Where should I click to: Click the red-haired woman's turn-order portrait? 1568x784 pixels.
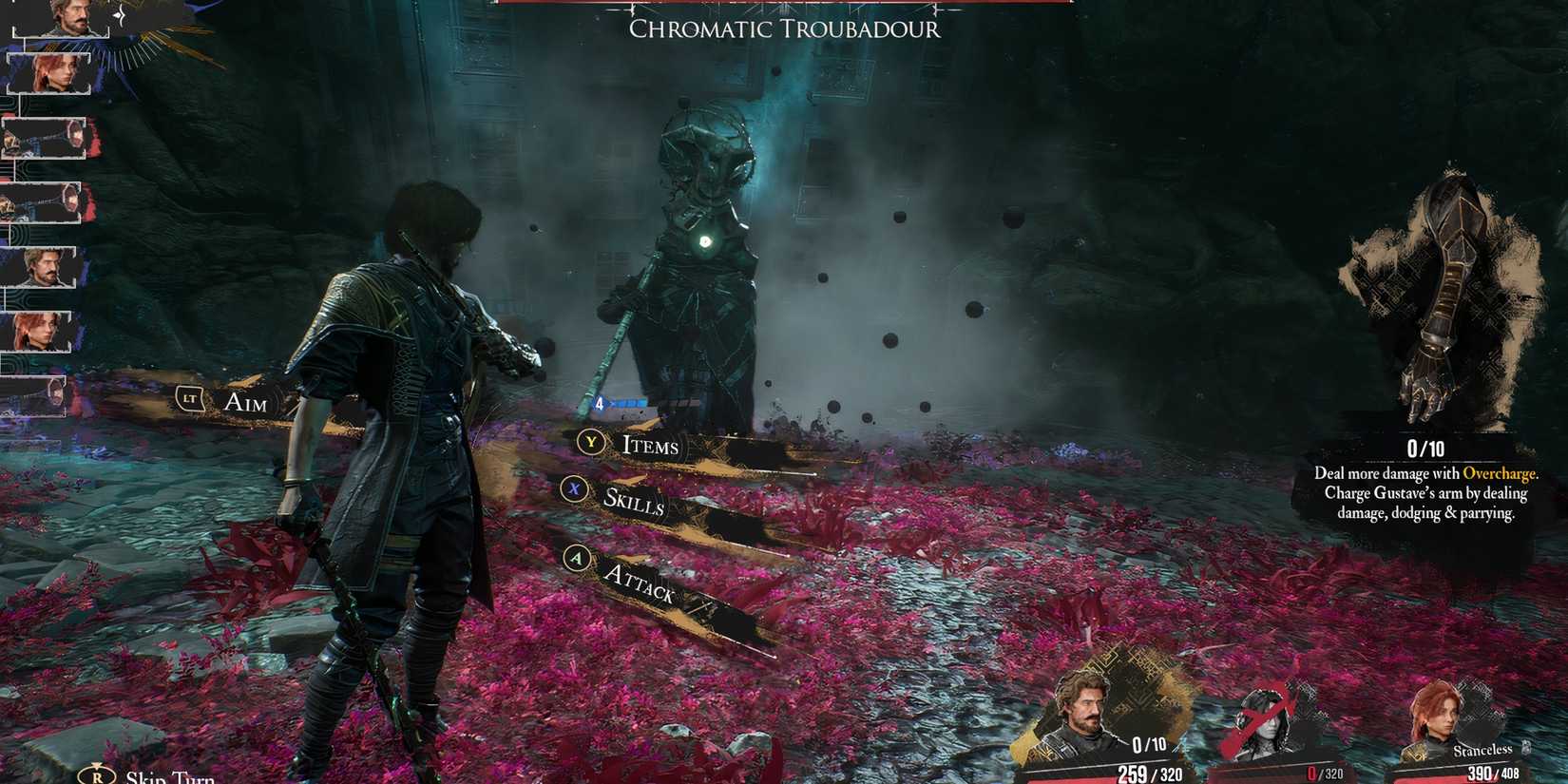pyautogui.click(x=52, y=70)
